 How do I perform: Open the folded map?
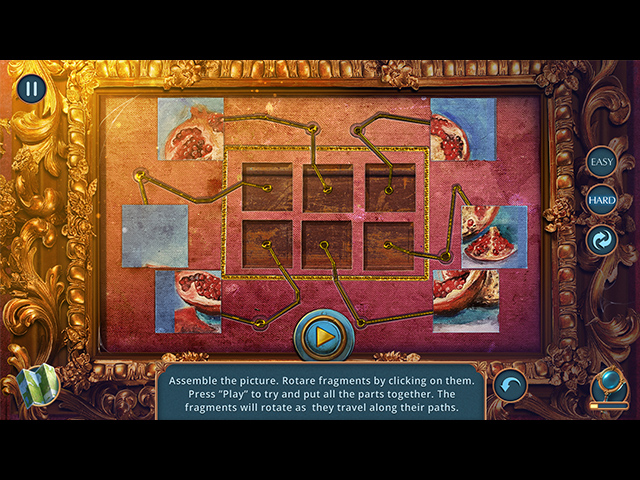tap(36, 383)
